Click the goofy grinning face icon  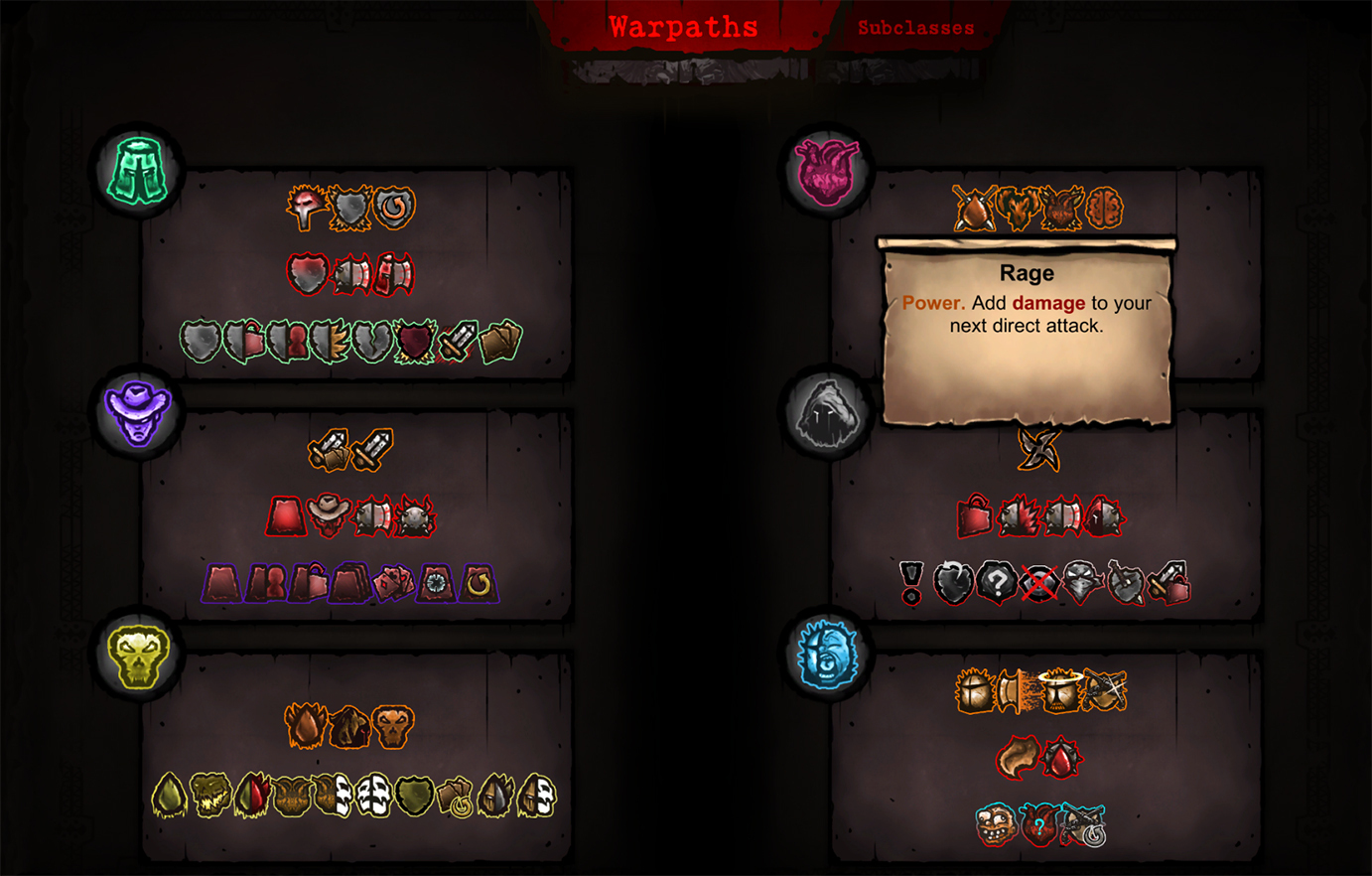[x=996, y=825]
